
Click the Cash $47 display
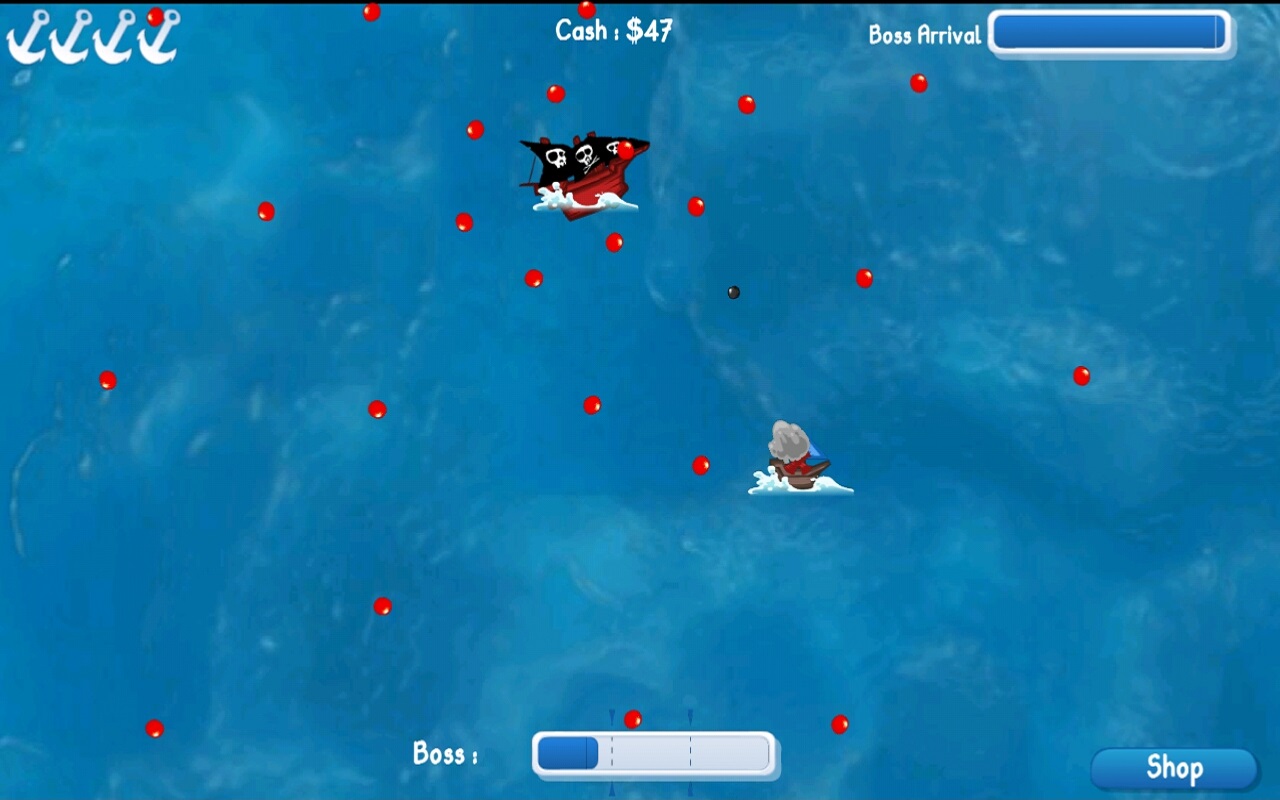tap(612, 31)
